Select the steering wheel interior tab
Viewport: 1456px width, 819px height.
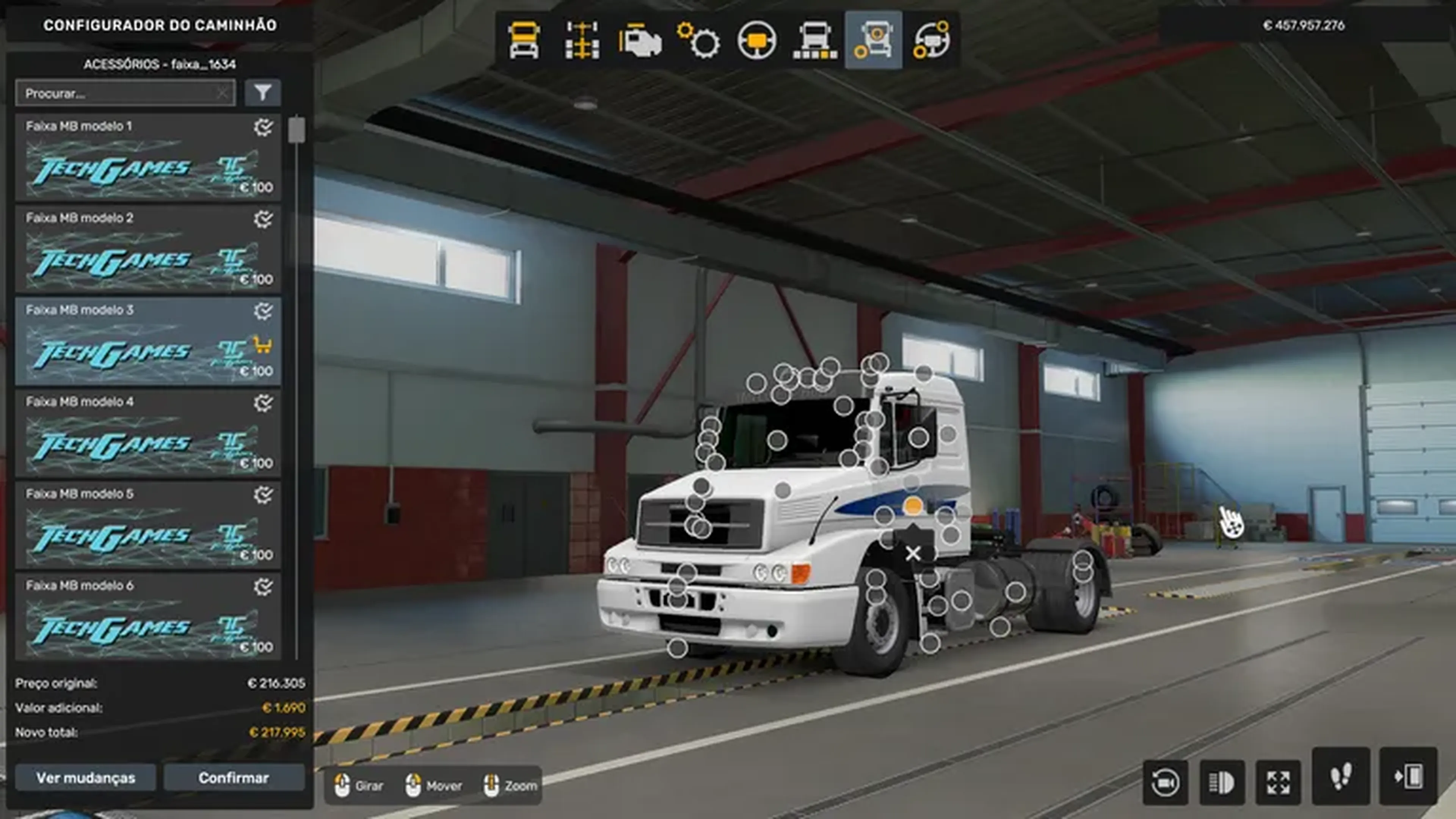(757, 40)
